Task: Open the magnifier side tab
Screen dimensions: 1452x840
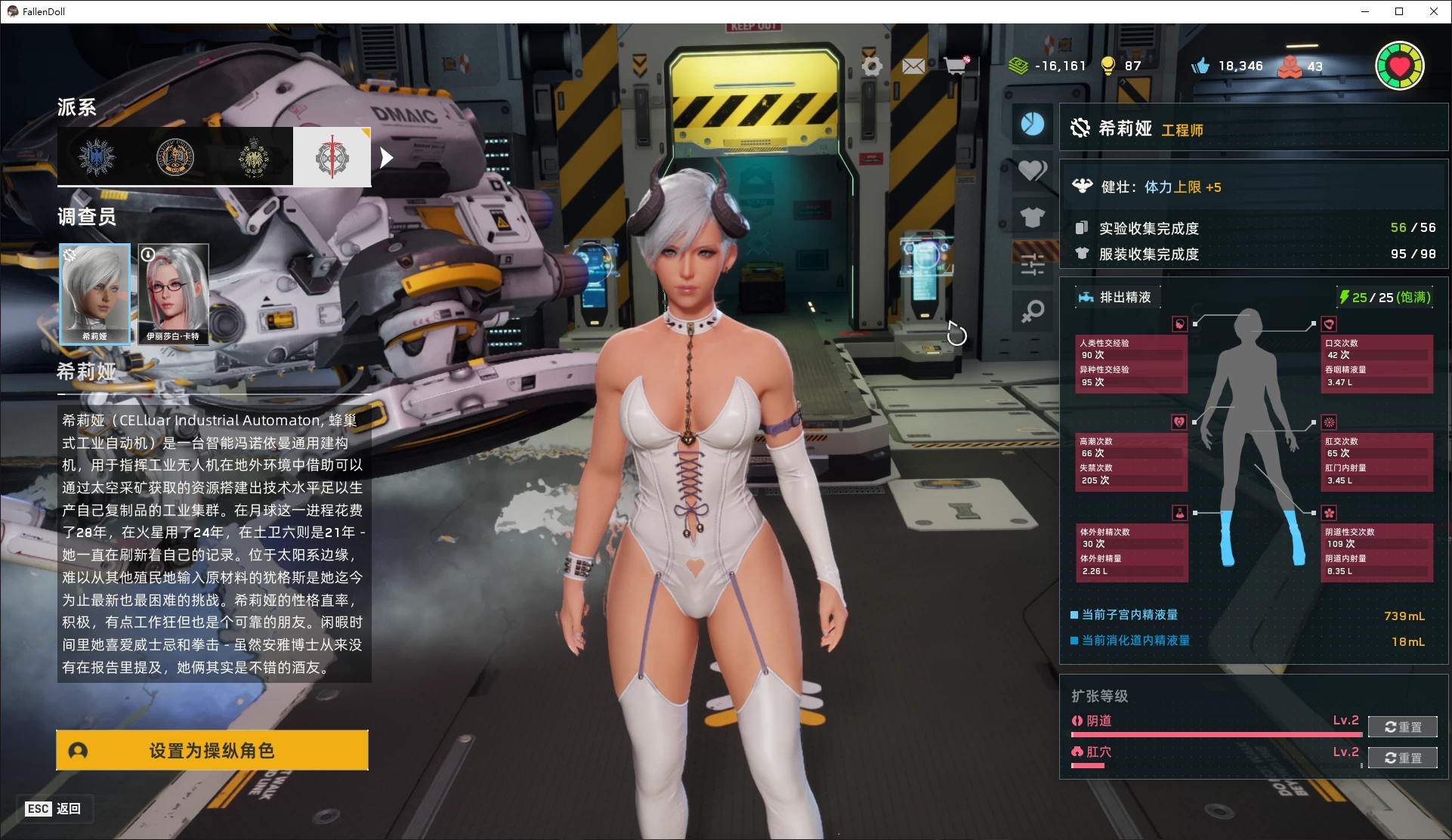Action: coord(1032,310)
